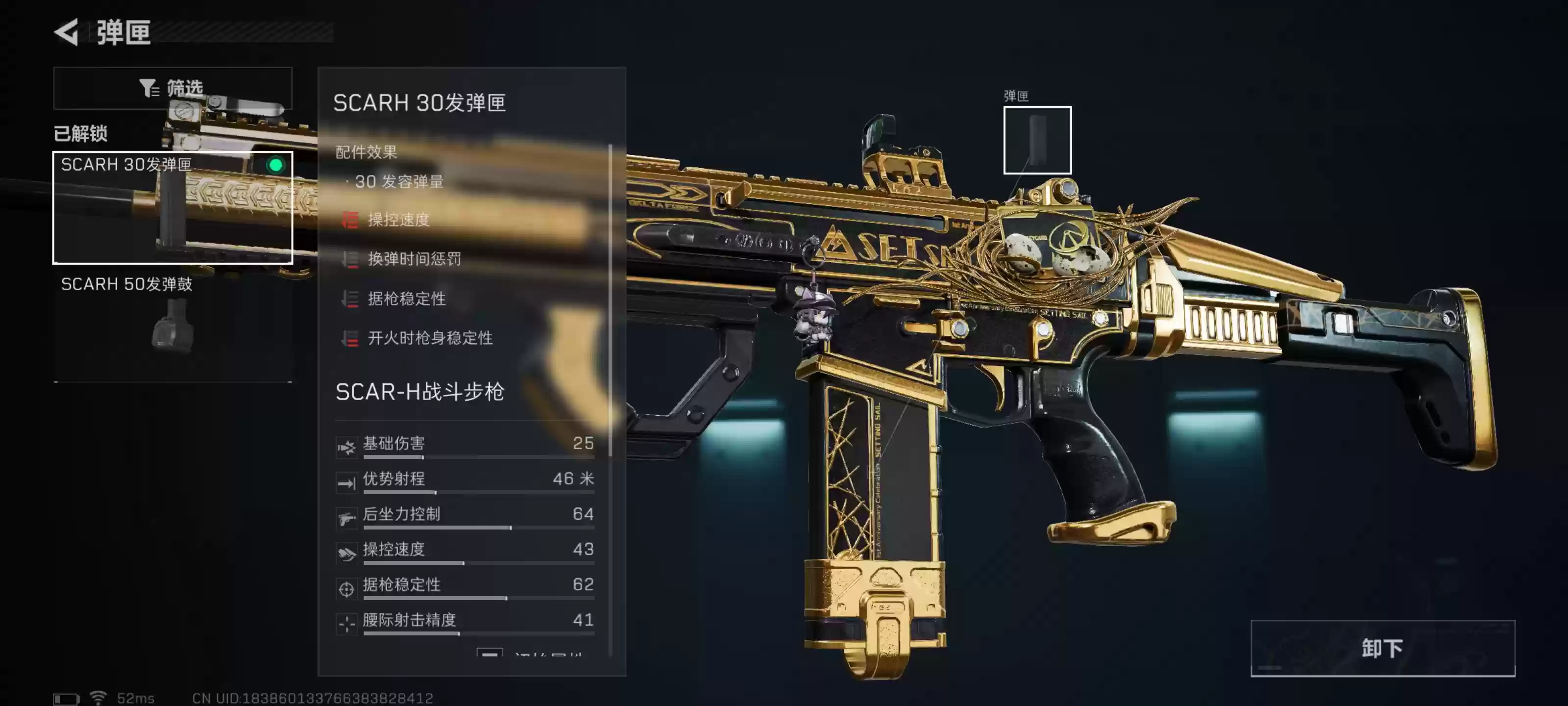The width and height of the screenshot is (1568, 706).
Task: Click the 优势射程 range arrow icon
Action: click(346, 482)
